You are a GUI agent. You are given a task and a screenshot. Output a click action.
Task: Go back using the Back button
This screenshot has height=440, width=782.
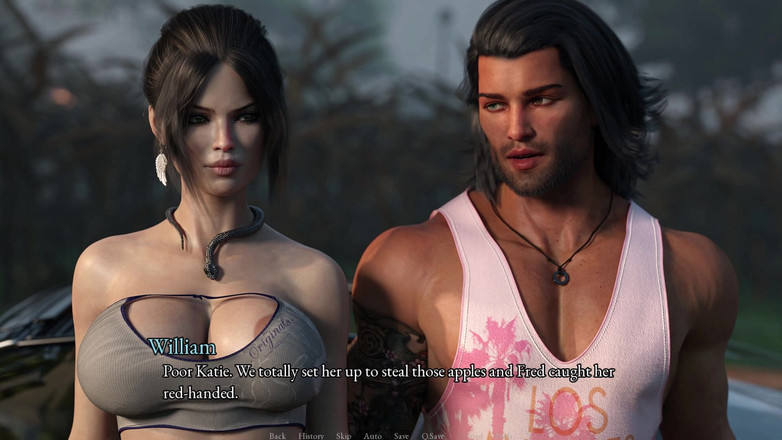pyautogui.click(x=277, y=436)
